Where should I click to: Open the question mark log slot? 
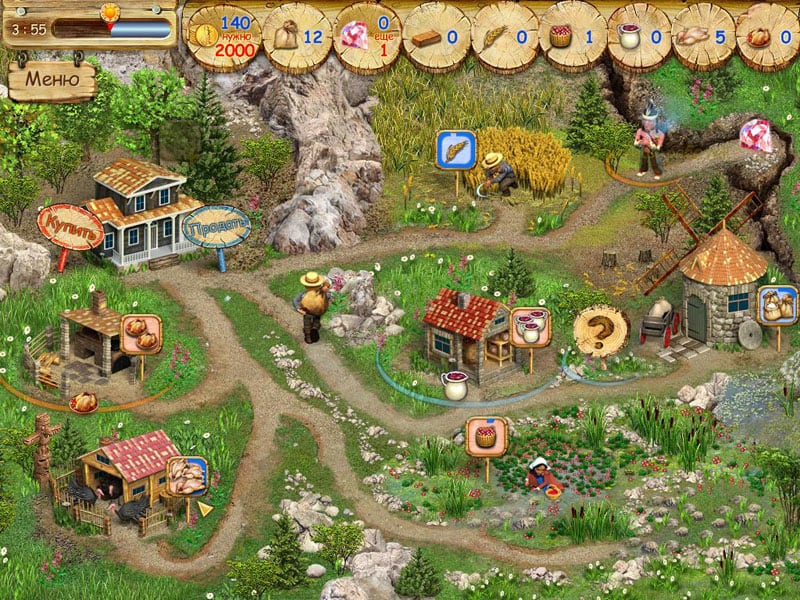coord(600,329)
